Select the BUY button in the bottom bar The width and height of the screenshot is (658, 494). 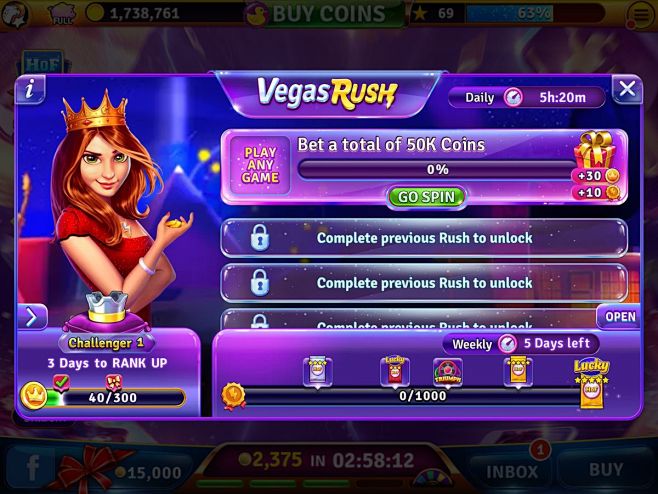pos(605,469)
